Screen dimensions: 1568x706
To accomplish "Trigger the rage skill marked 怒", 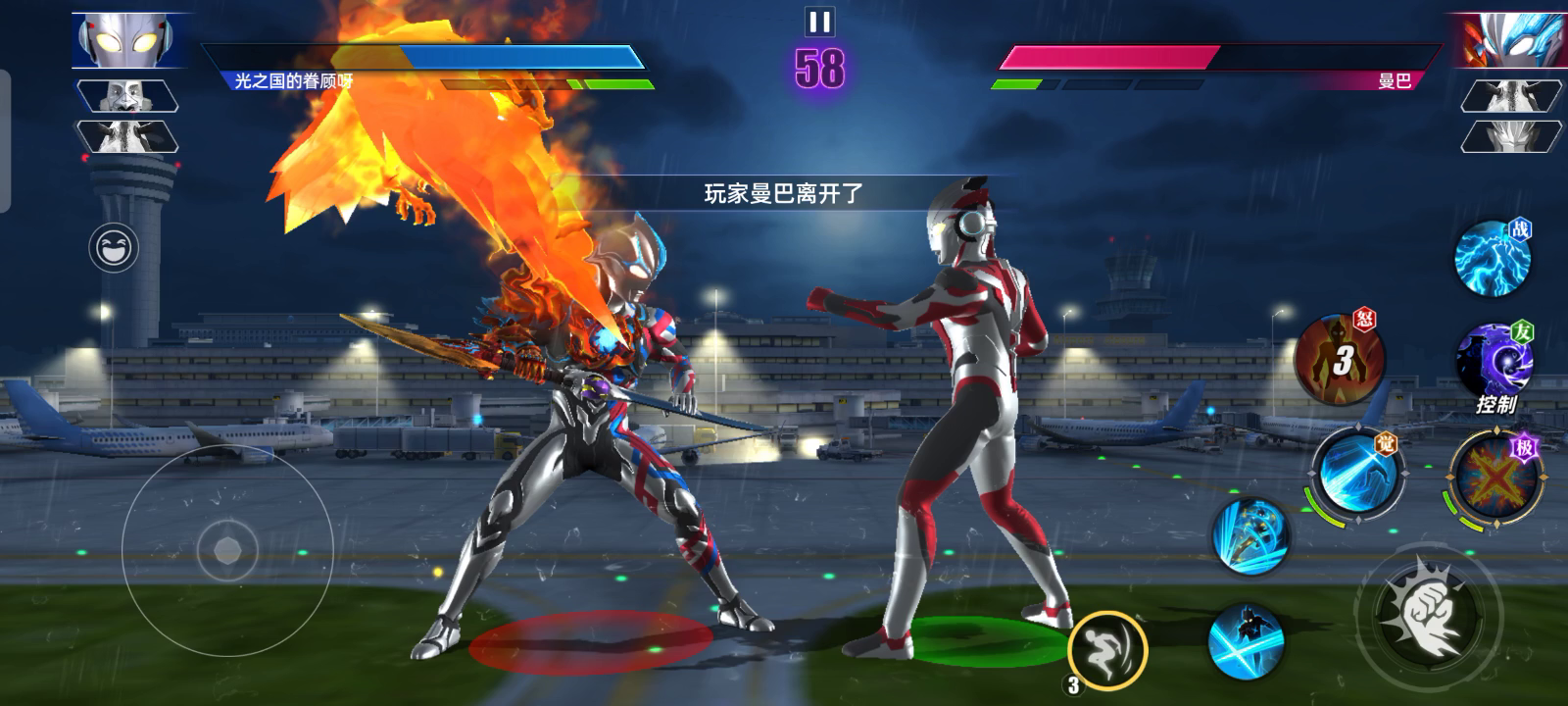I will coord(1339,360).
